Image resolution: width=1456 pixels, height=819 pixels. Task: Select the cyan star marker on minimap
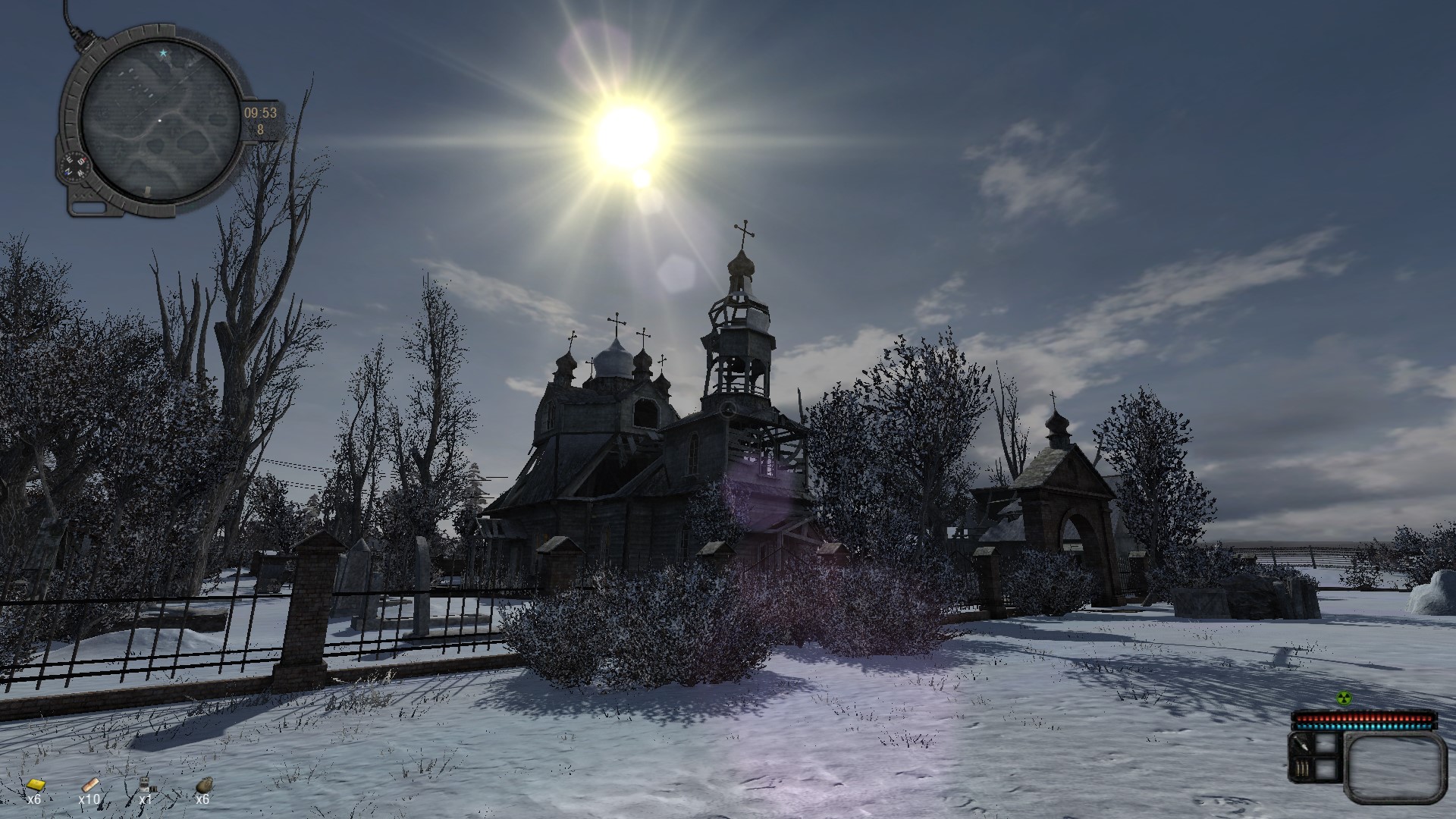[x=162, y=53]
